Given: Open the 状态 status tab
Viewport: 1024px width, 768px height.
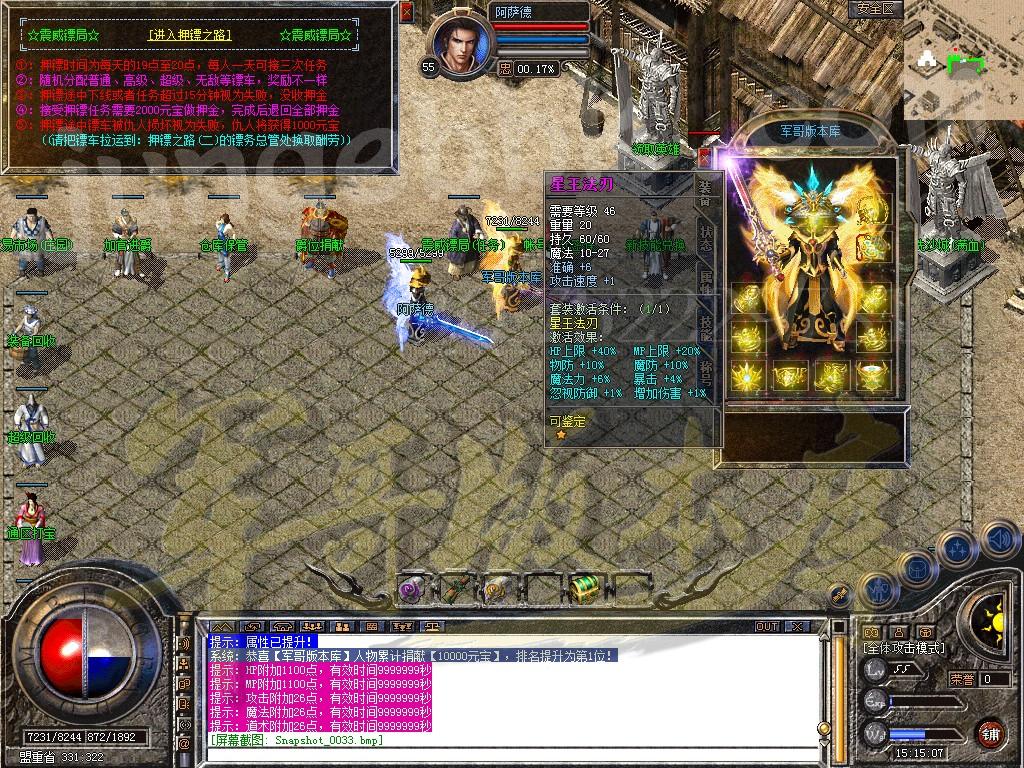Looking at the screenshot, I should coord(705,237).
